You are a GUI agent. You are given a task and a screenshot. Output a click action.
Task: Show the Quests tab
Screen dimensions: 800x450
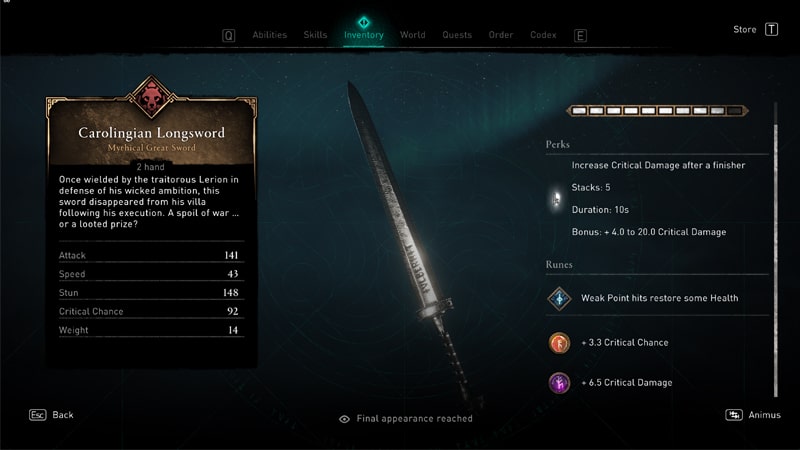456,35
